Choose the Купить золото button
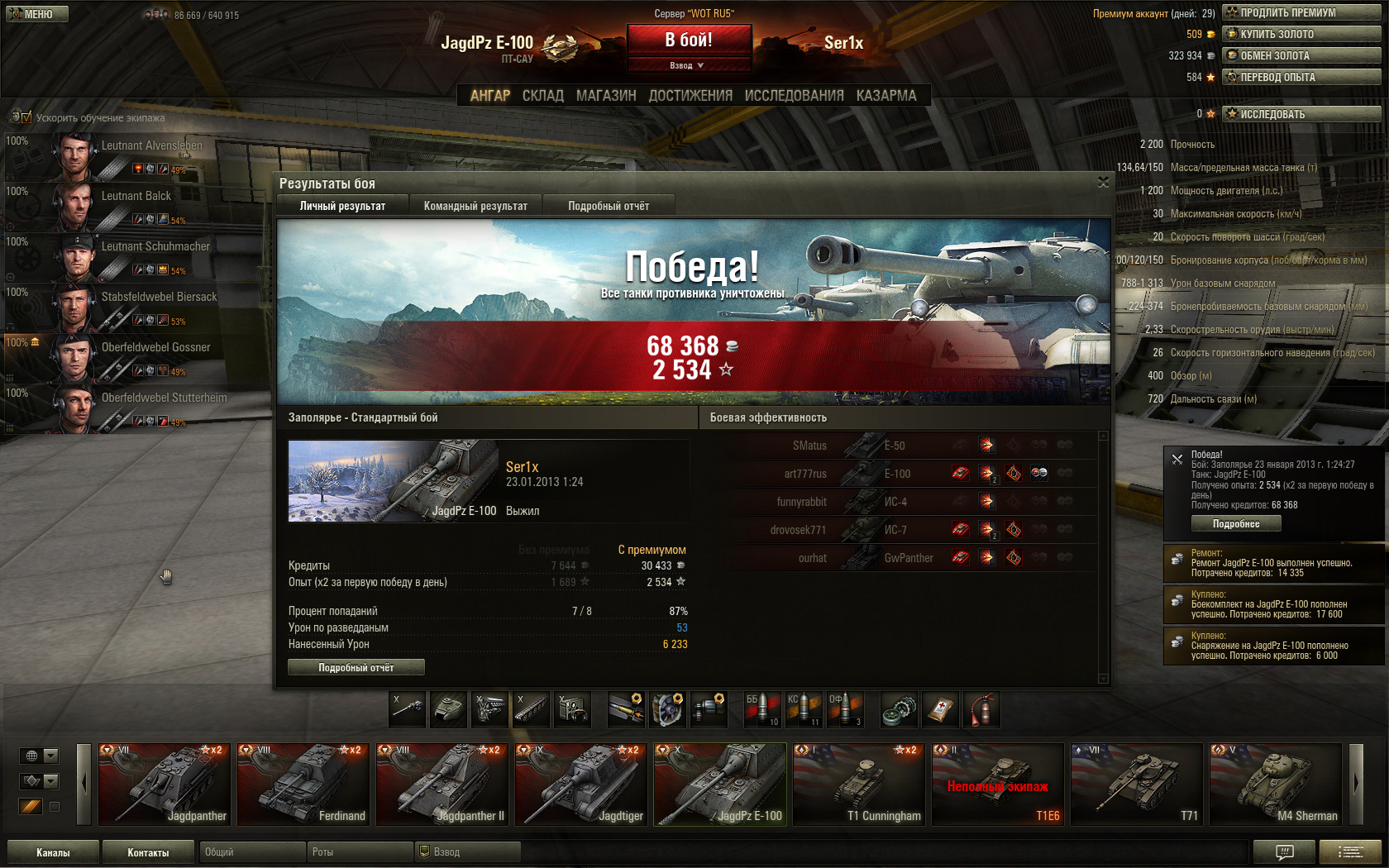The width and height of the screenshot is (1389, 868). click(x=1301, y=34)
